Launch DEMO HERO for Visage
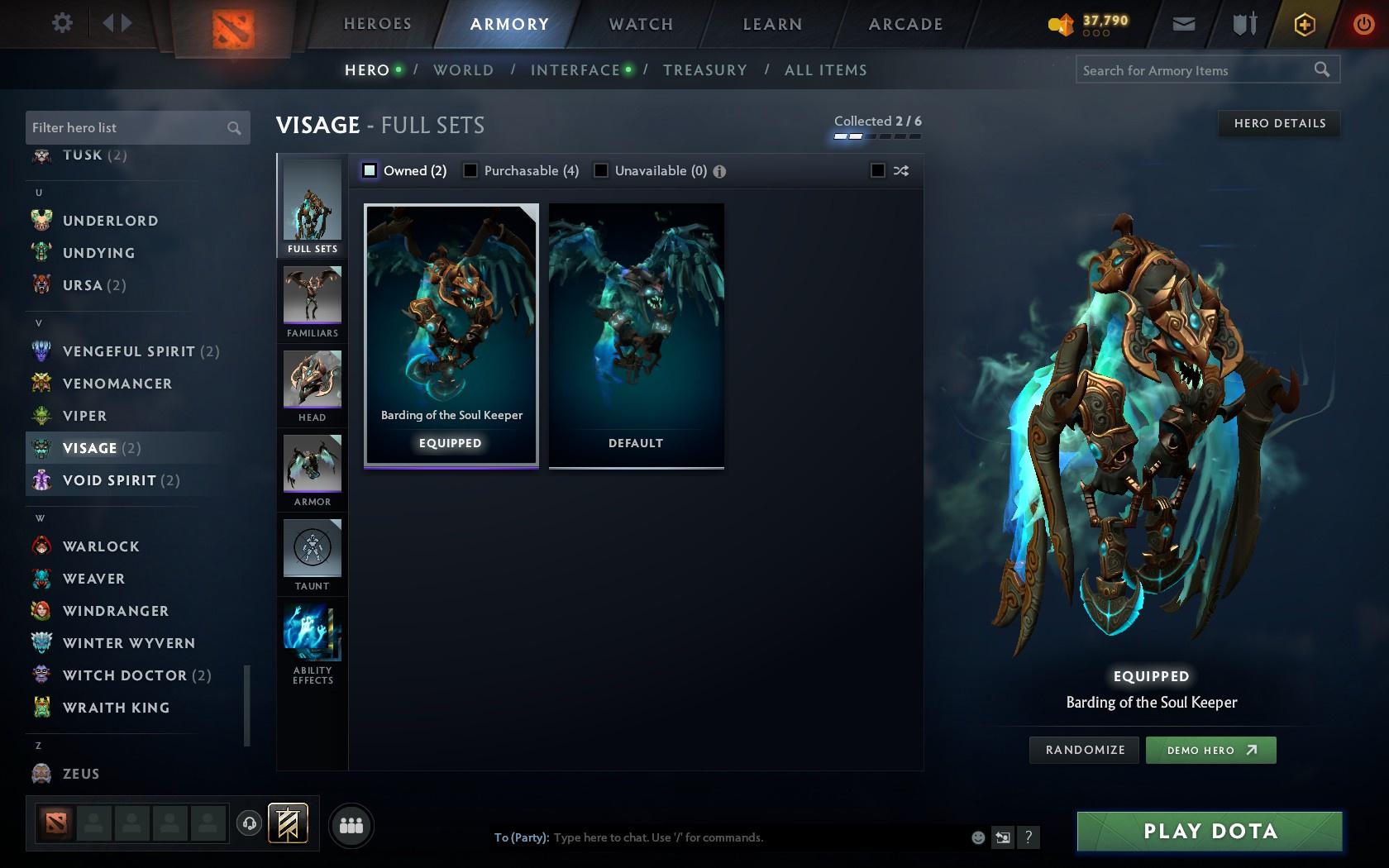This screenshot has width=1389, height=868. (x=1210, y=750)
